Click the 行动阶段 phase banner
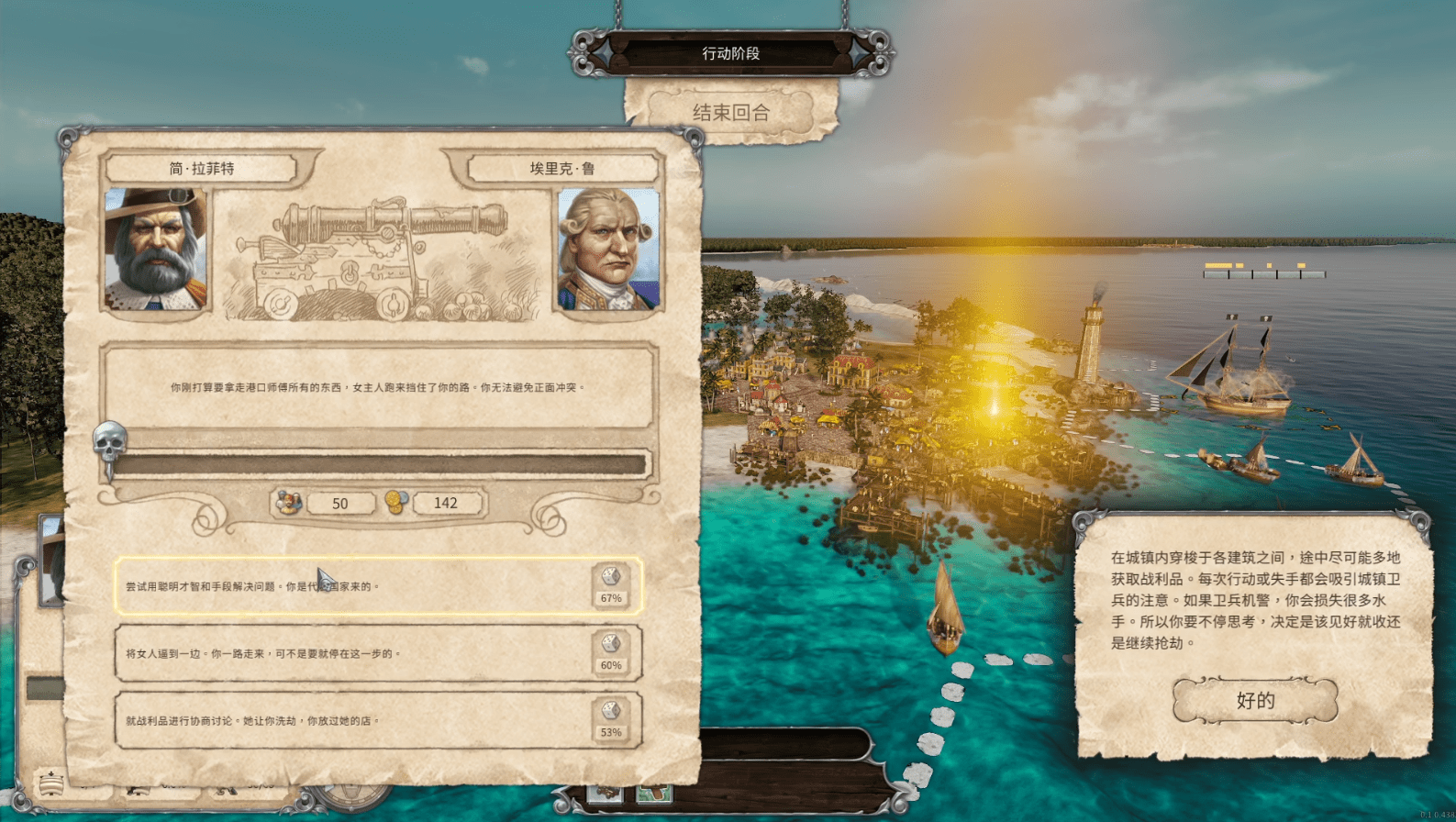Screen dimensions: 1456x822 729,53
